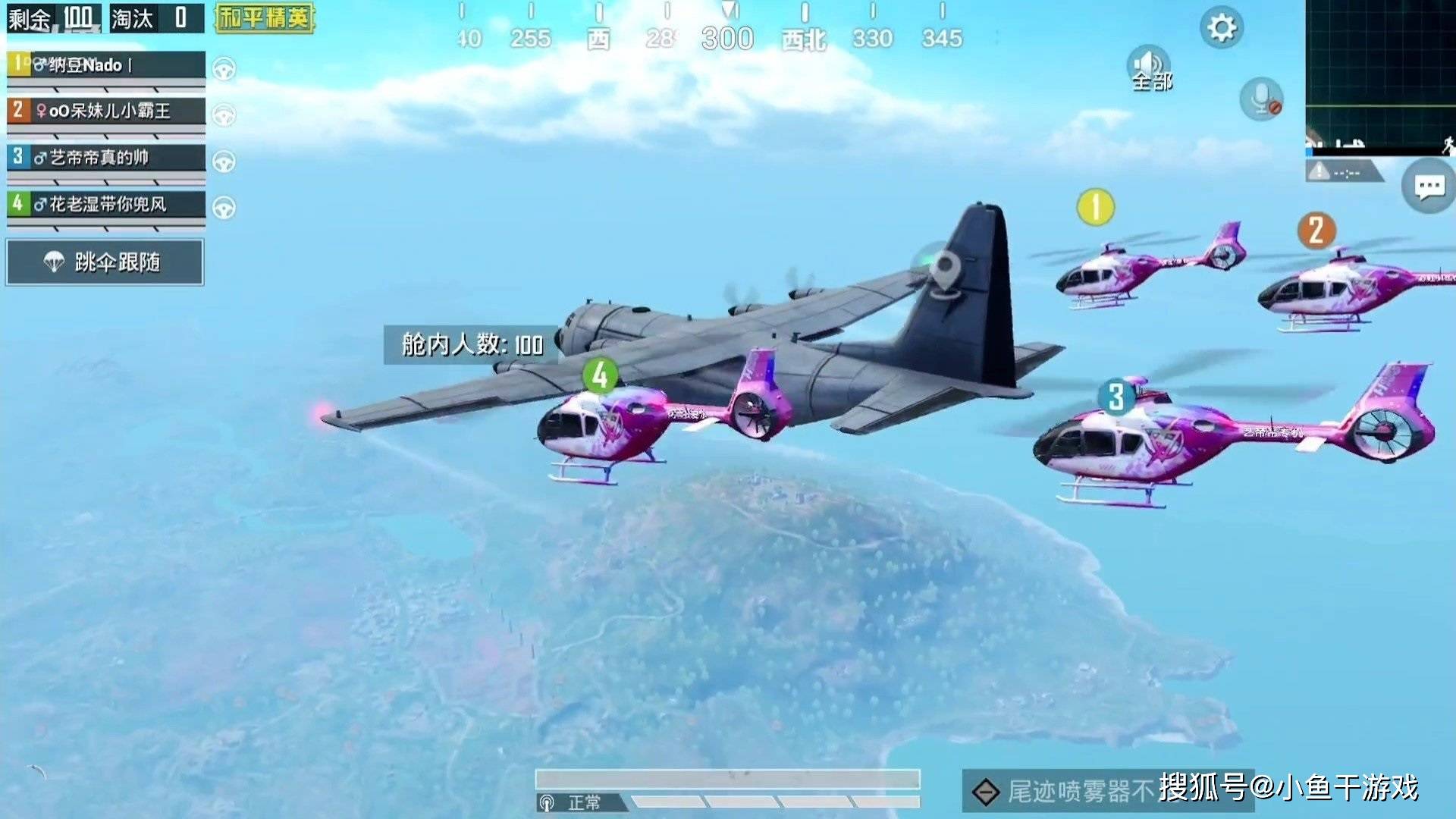Select teammate 花老湿带你兜风 in squad list
The width and height of the screenshot is (1456, 819).
(x=106, y=204)
